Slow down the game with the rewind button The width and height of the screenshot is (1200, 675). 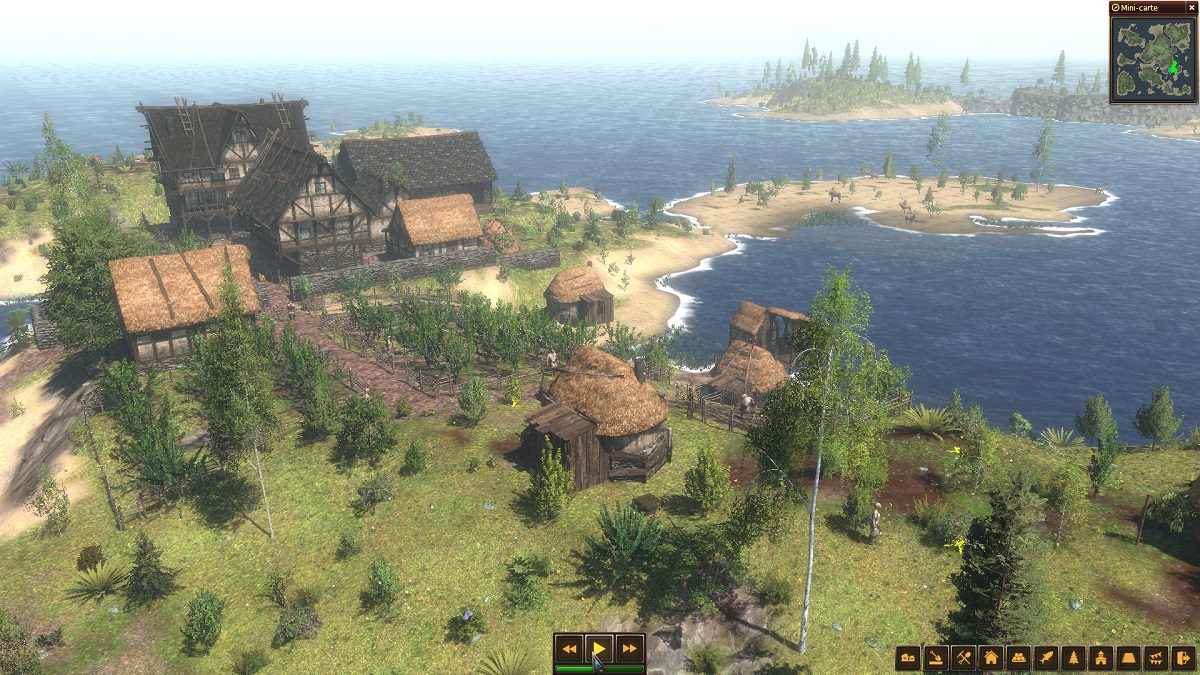(569, 649)
